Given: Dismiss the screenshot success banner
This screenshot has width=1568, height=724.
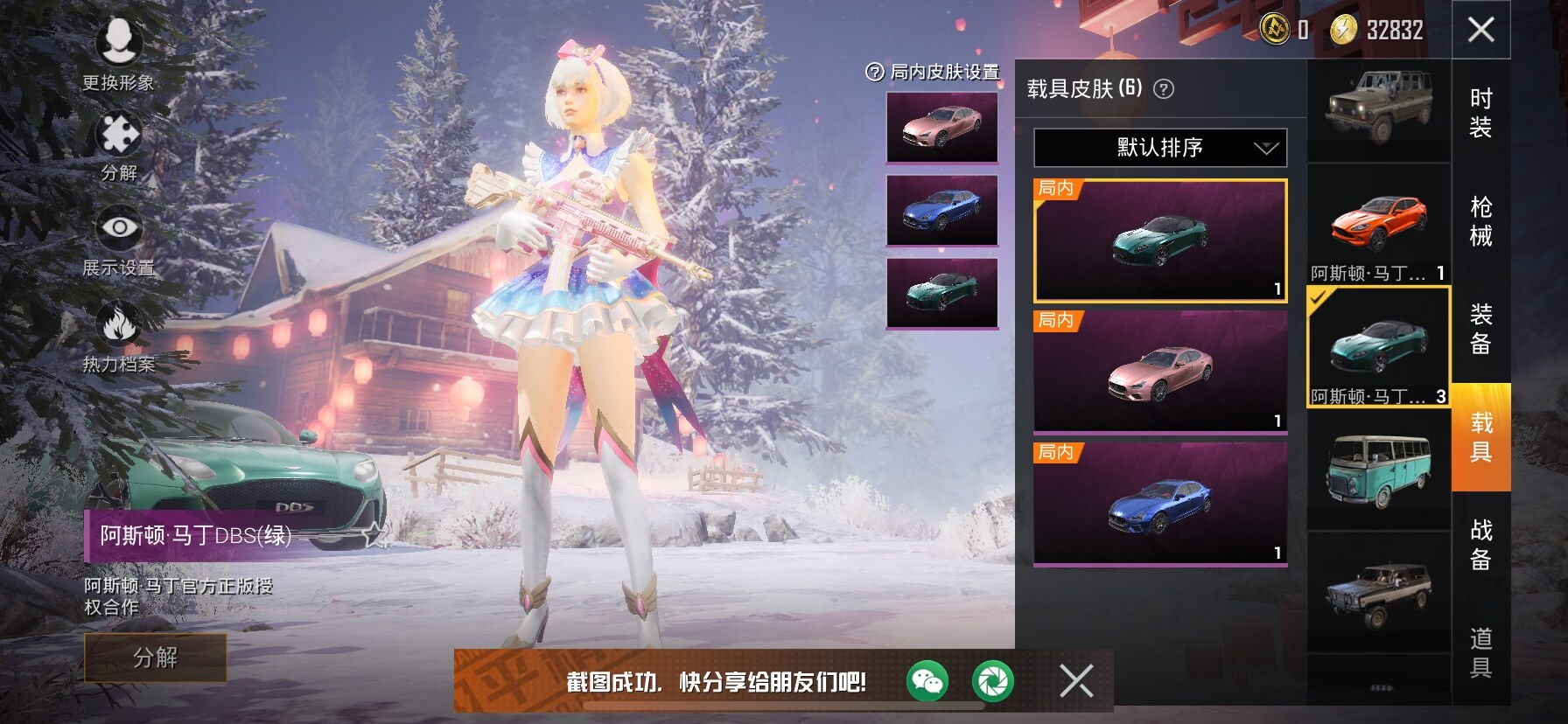Looking at the screenshot, I should (x=1075, y=680).
